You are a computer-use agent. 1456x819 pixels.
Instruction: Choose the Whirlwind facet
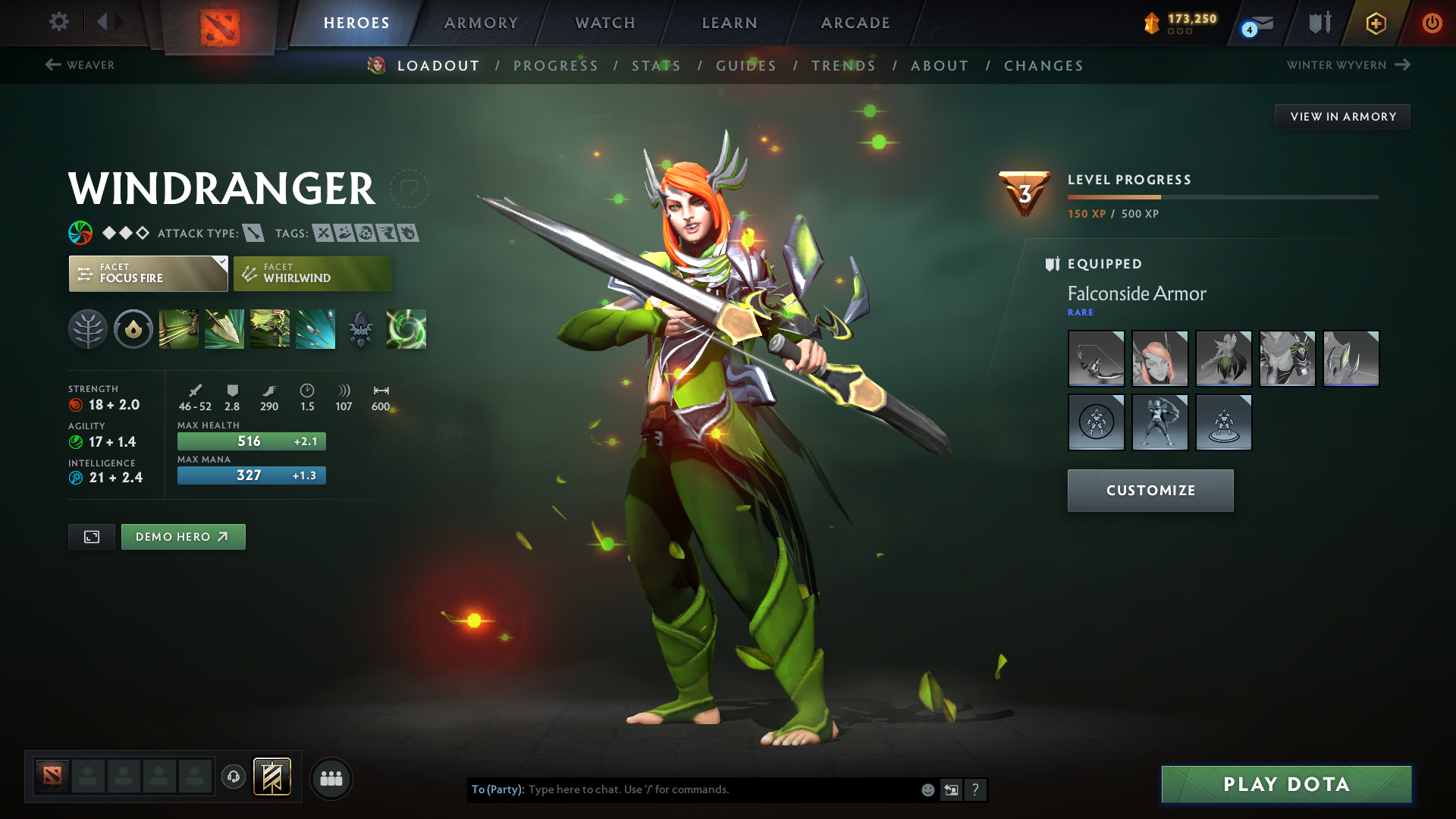point(312,274)
